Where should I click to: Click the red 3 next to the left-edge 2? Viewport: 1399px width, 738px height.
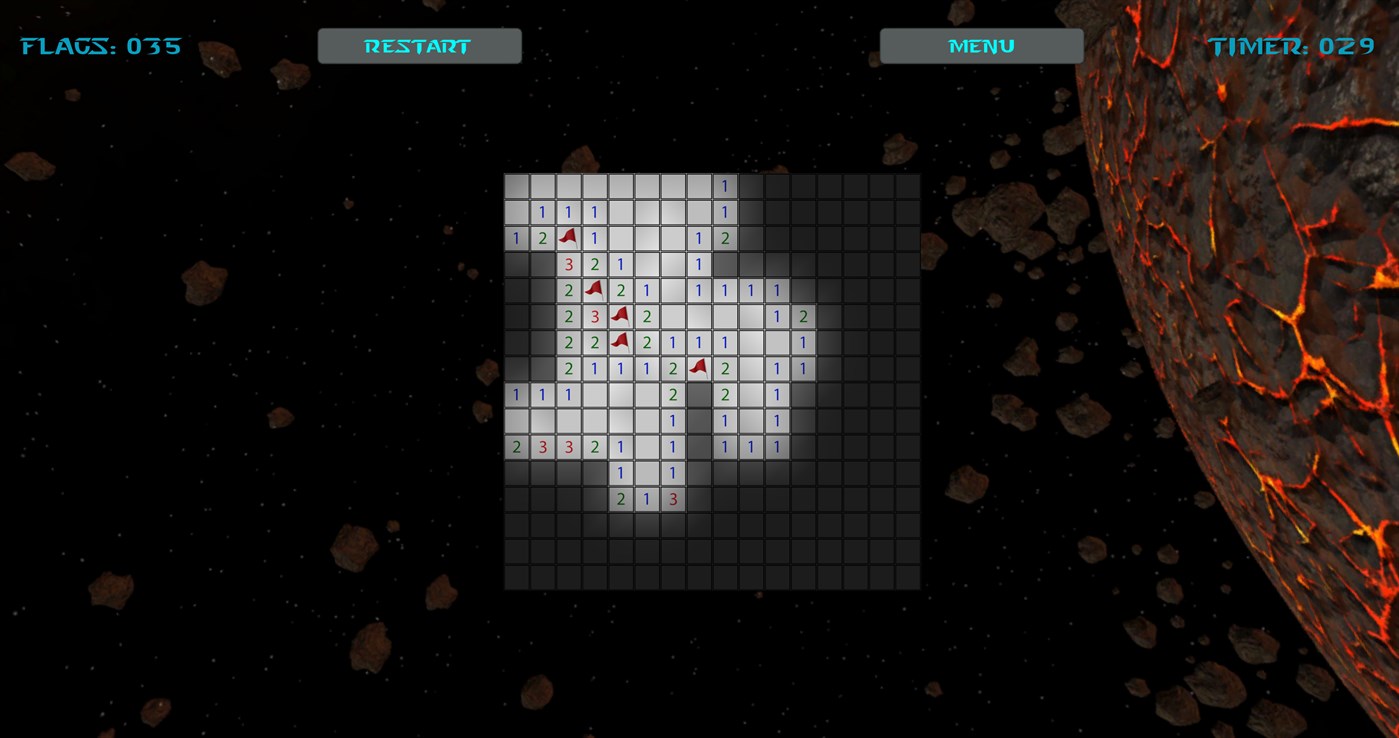[x=541, y=447]
